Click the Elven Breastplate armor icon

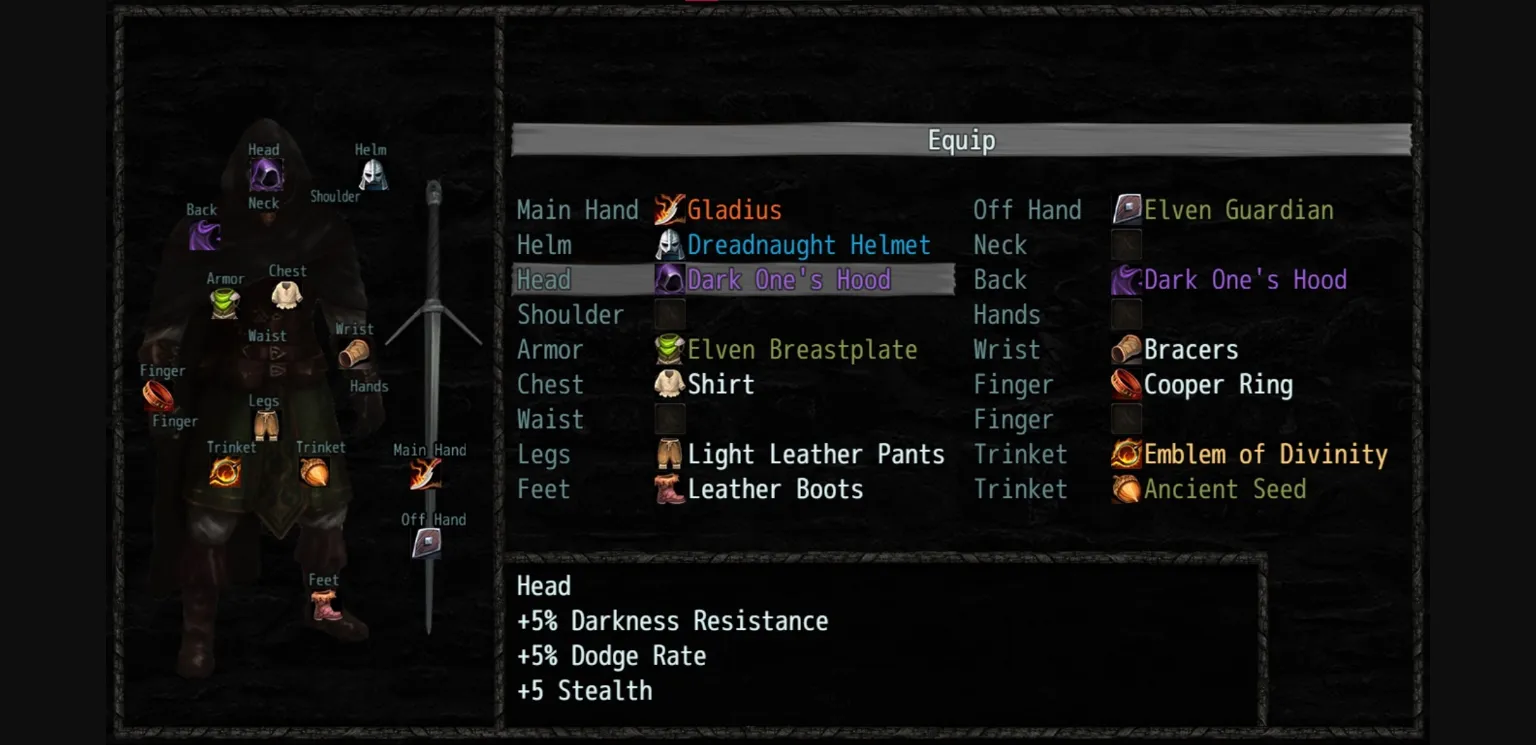point(670,349)
